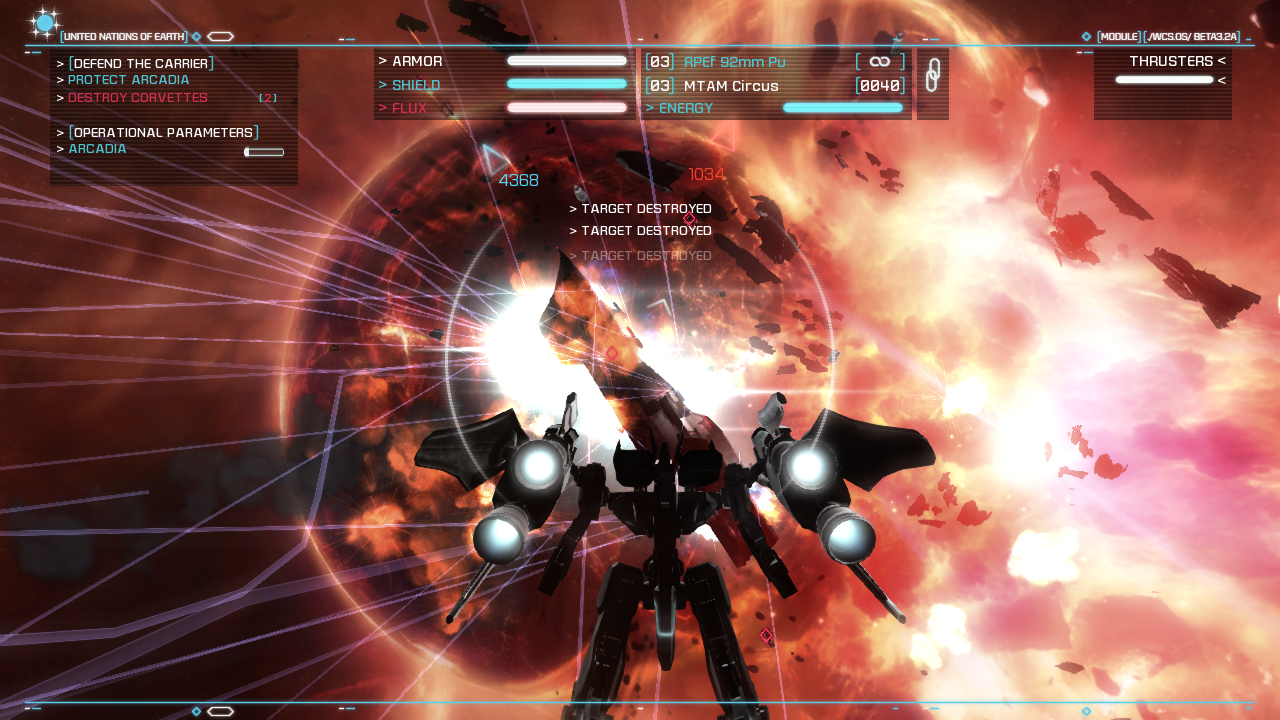Select the diamond icon beside the MODULE header

pos(1085,35)
